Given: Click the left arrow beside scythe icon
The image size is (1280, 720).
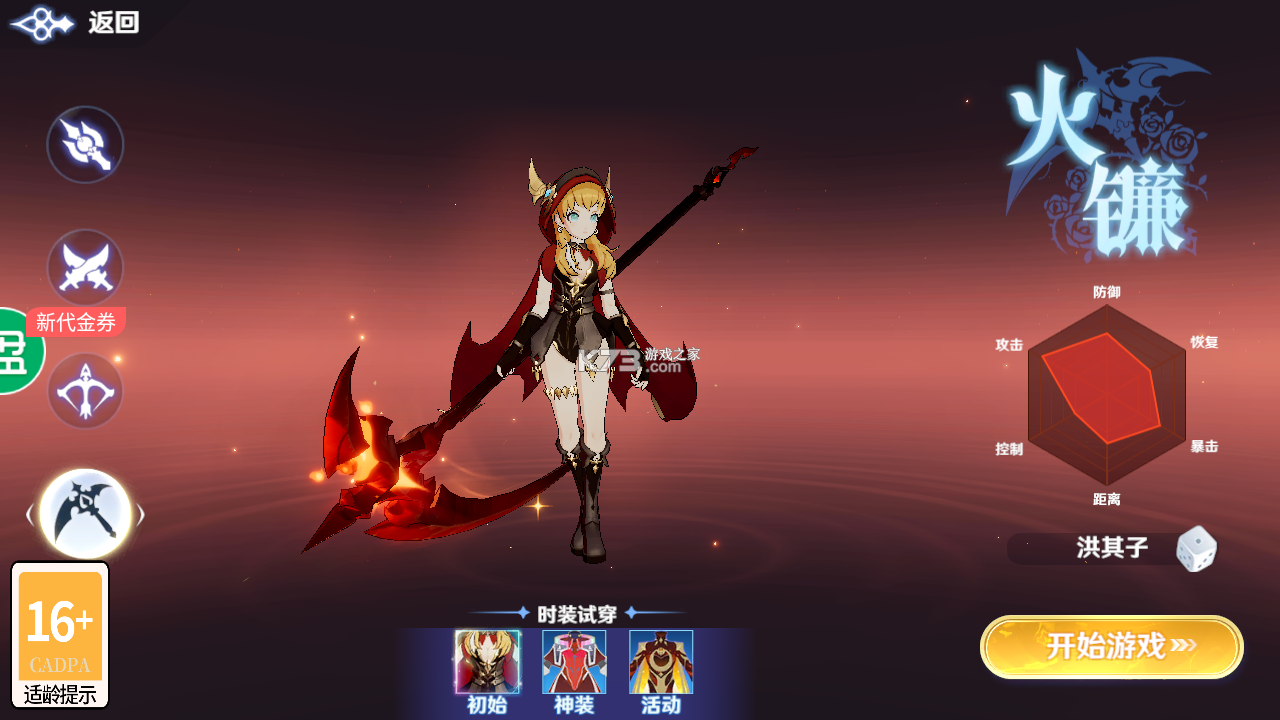Looking at the screenshot, I should 30,515.
